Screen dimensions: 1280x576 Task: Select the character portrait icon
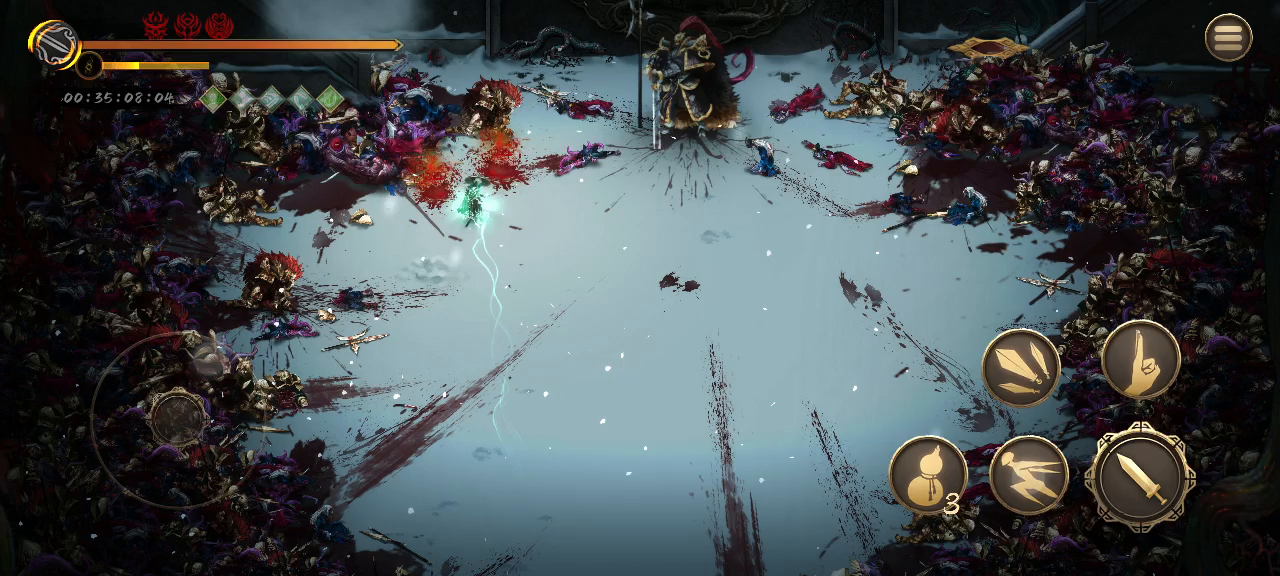55,44
